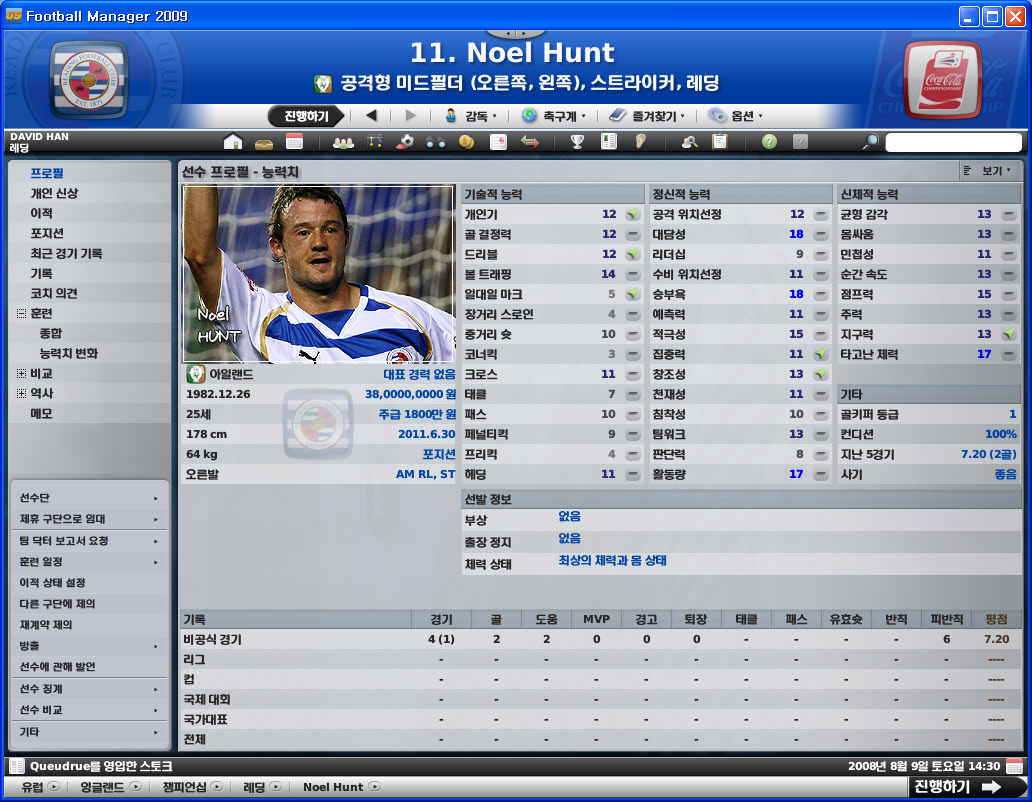1032x802 pixels.
Task: Click the home icon in the toolbar
Action: 233,142
